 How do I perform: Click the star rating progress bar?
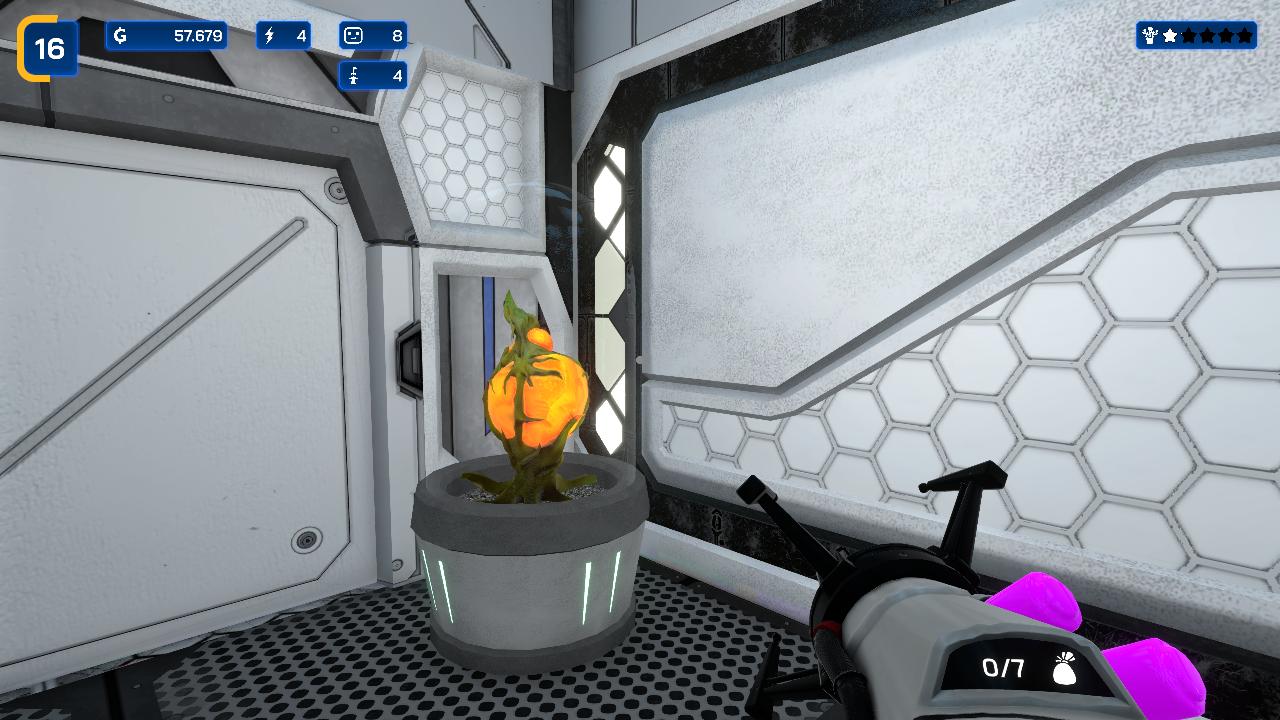coord(1205,34)
